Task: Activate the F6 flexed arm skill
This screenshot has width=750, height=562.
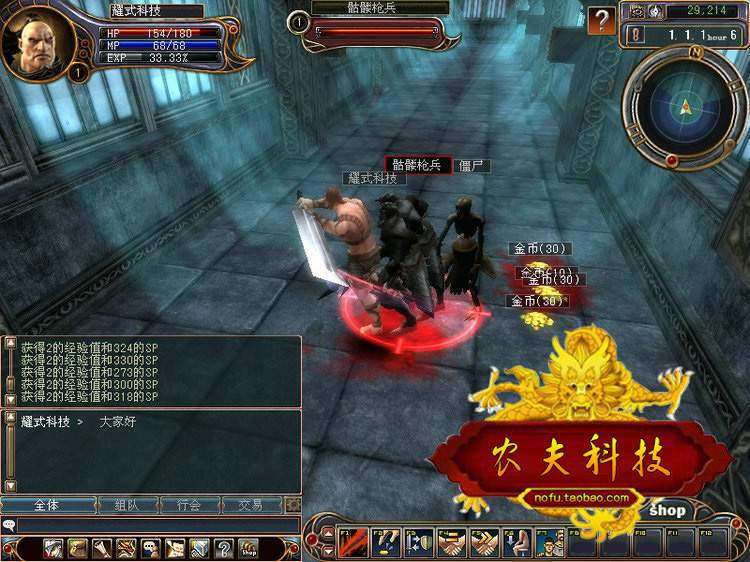Action: (x=520, y=542)
